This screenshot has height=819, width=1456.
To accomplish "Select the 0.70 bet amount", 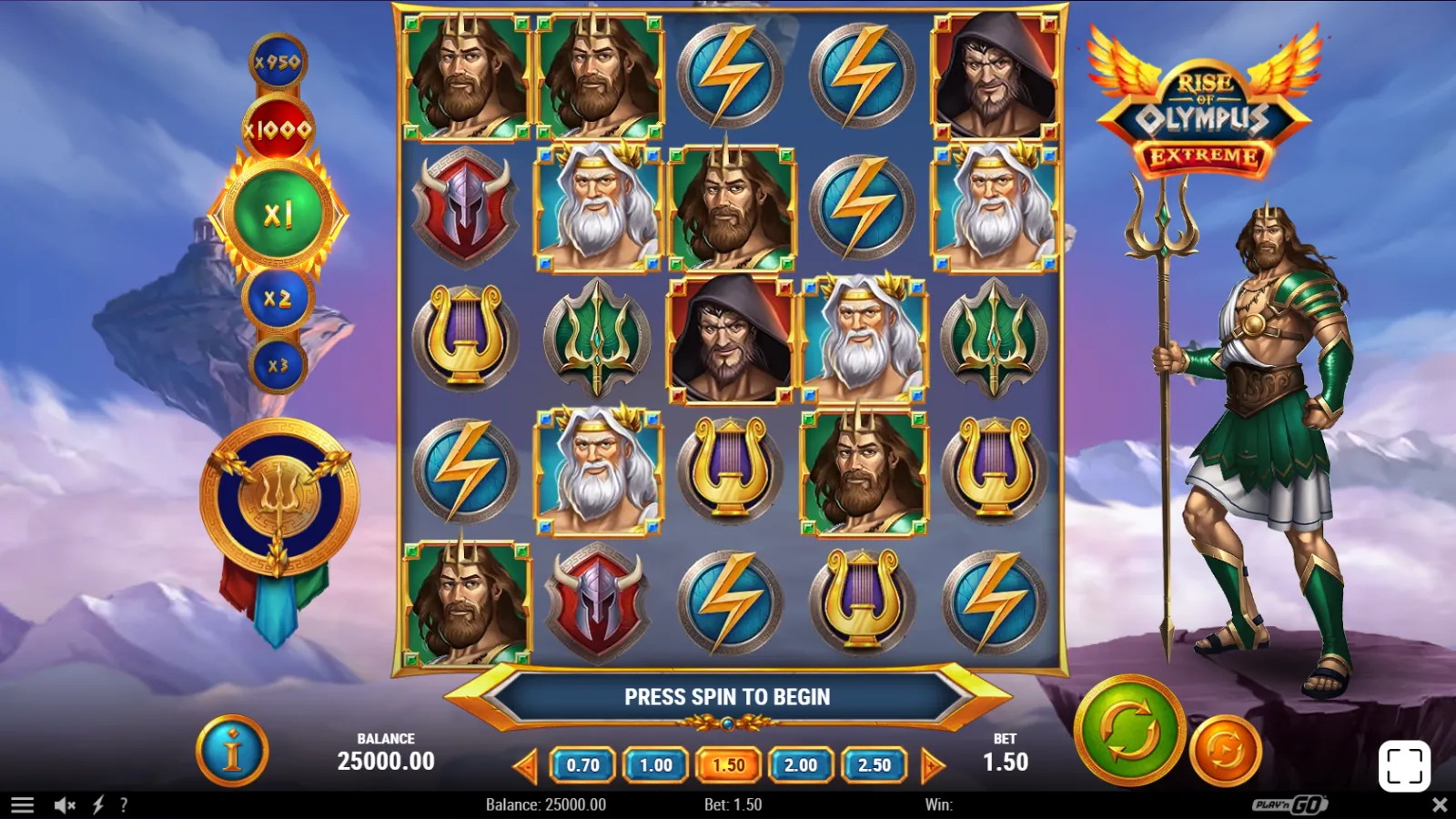I will click(x=582, y=765).
